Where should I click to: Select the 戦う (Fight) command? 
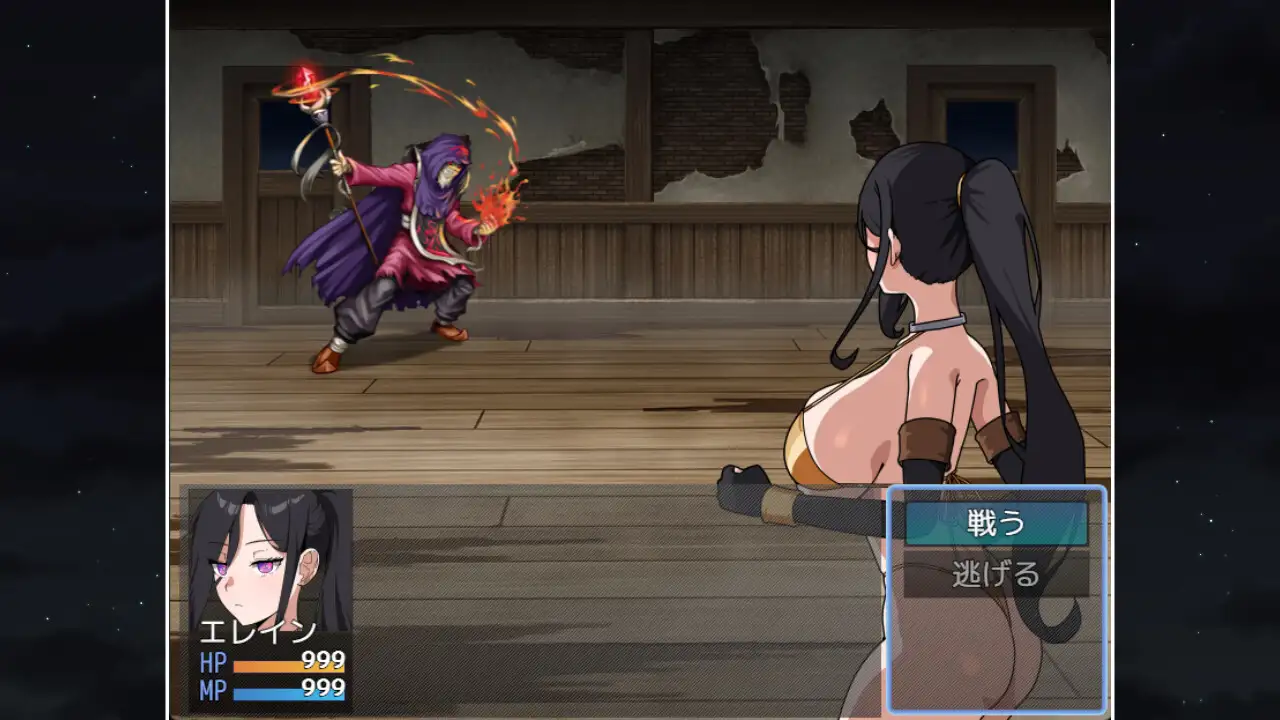click(996, 523)
